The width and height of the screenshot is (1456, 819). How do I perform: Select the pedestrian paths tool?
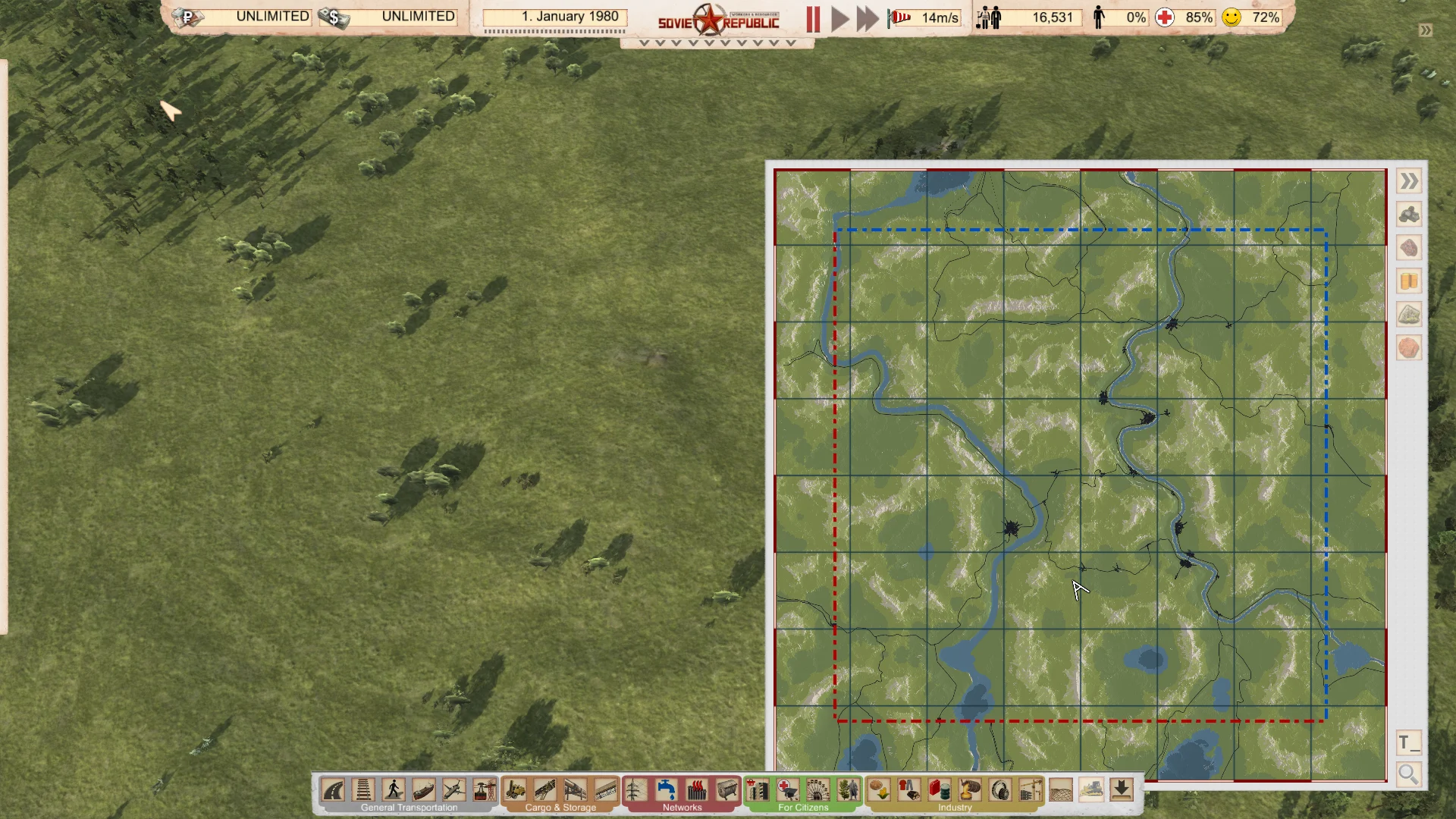(393, 791)
